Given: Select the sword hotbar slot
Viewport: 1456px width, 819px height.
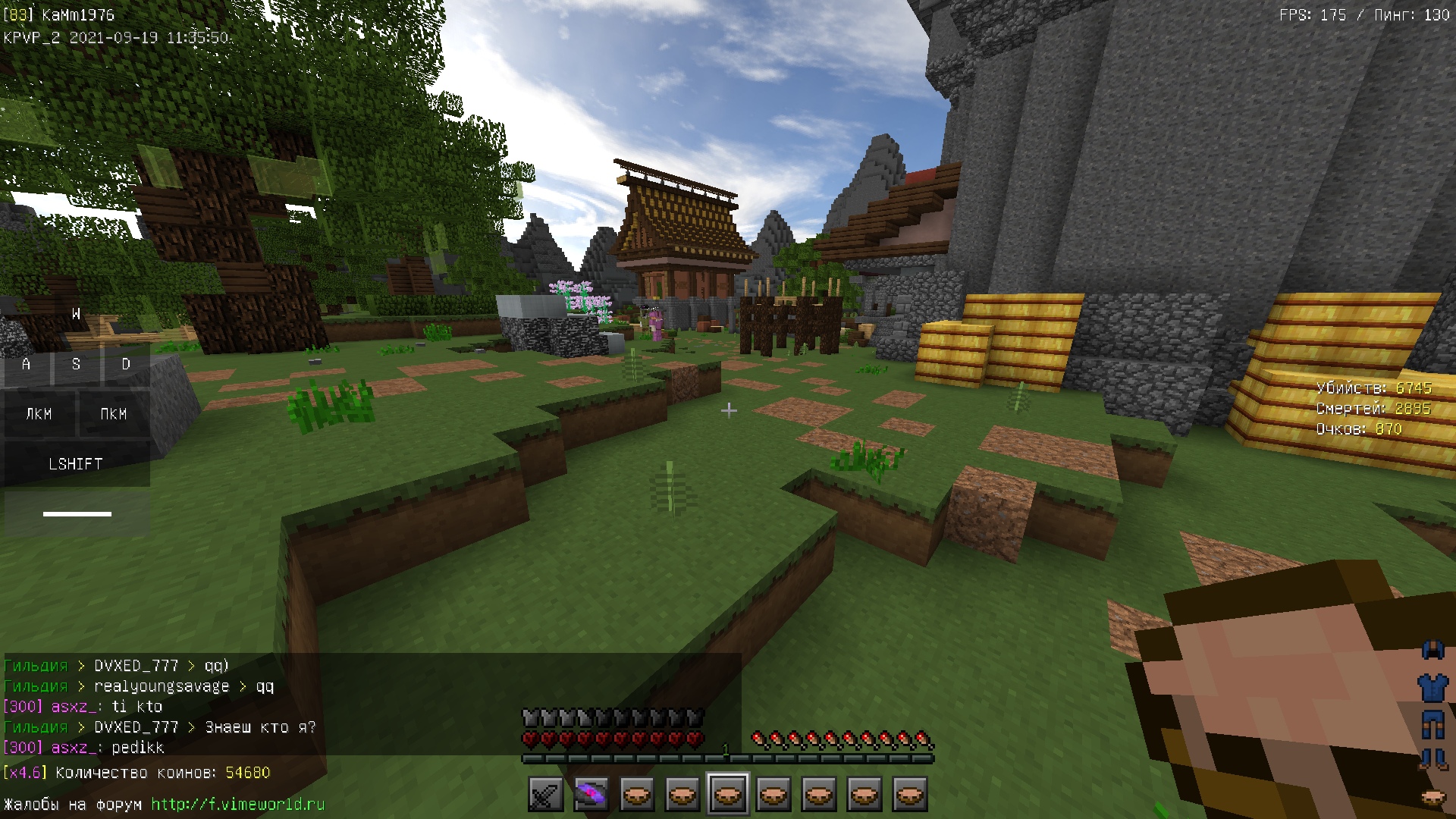Looking at the screenshot, I should 545,795.
